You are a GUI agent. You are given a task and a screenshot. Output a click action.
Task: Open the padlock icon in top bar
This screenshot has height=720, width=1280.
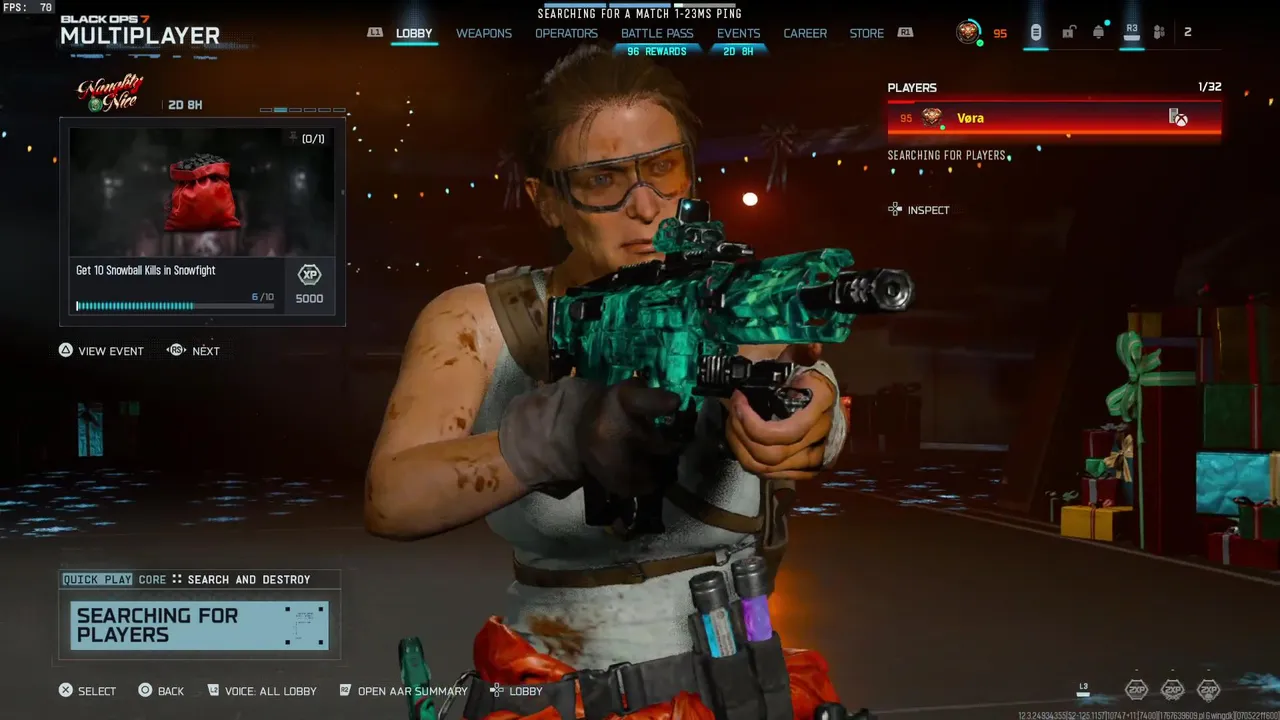(x=1068, y=32)
